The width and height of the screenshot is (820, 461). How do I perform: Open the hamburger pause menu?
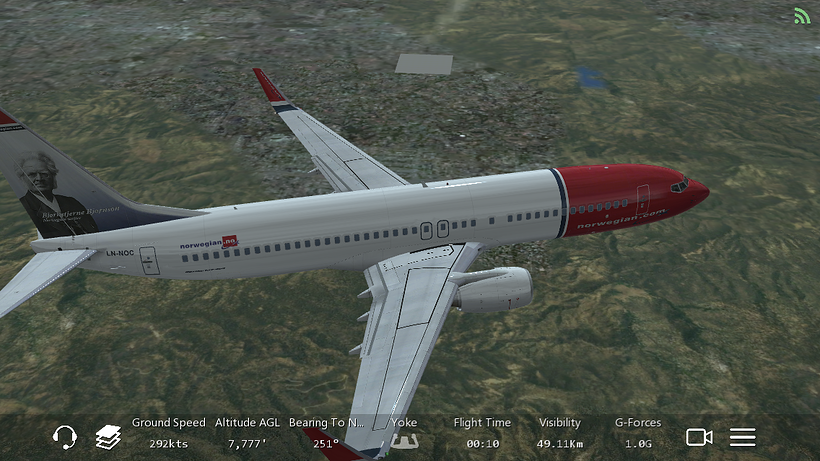coord(742,437)
